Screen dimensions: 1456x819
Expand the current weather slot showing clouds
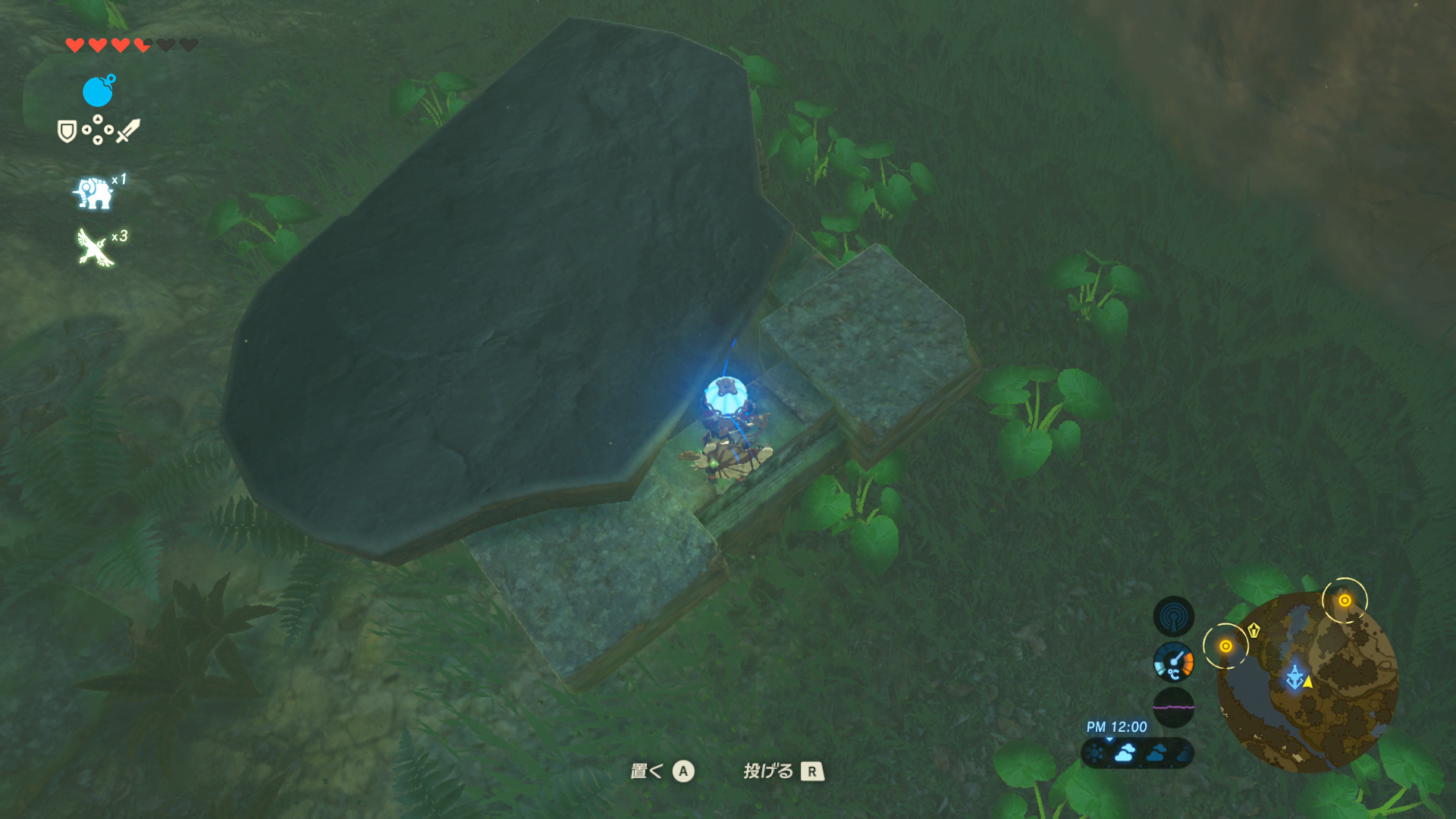click(1125, 754)
